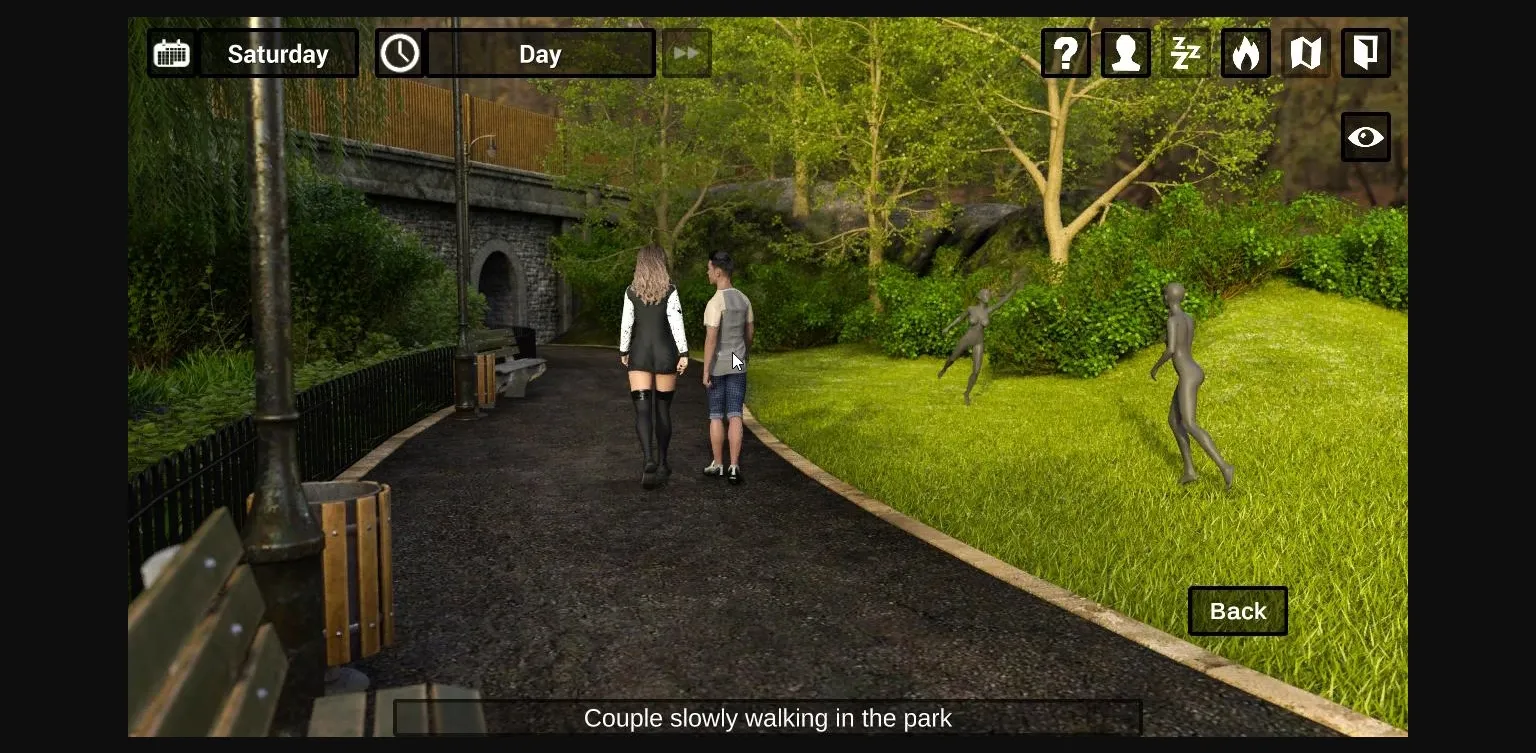Open the character profile icon

tap(1125, 53)
